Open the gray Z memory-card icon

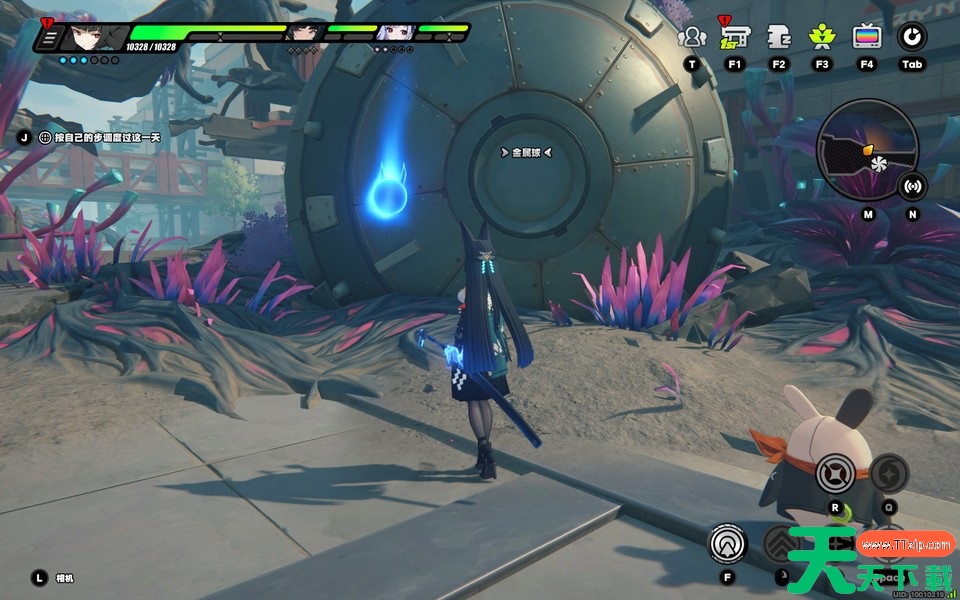click(x=779, y=38)
